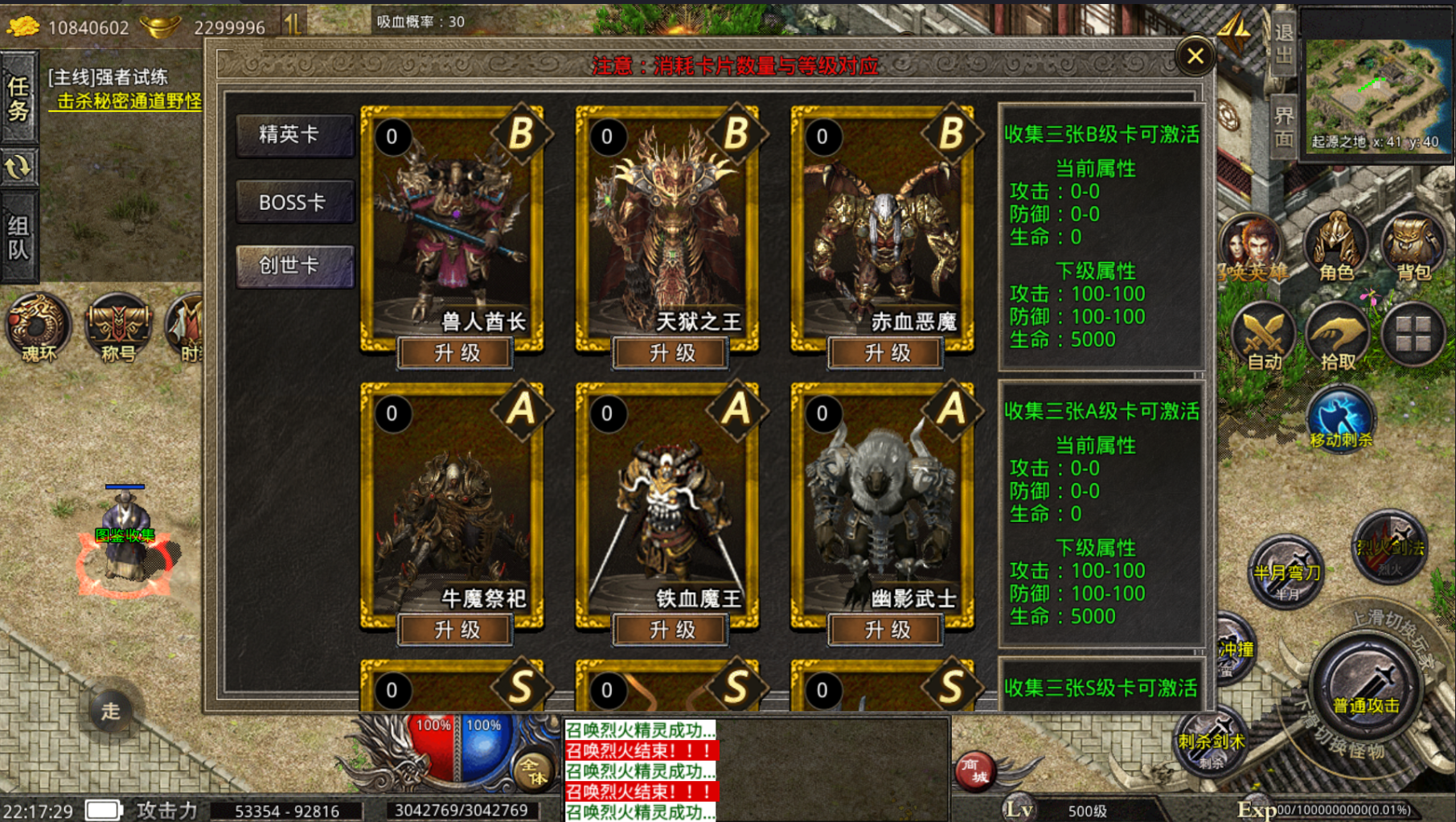The width and height of the screenshot is (1456, 822).
Task: Upgrade the 铁血魔王 card
Action: [x=671, y=630]
